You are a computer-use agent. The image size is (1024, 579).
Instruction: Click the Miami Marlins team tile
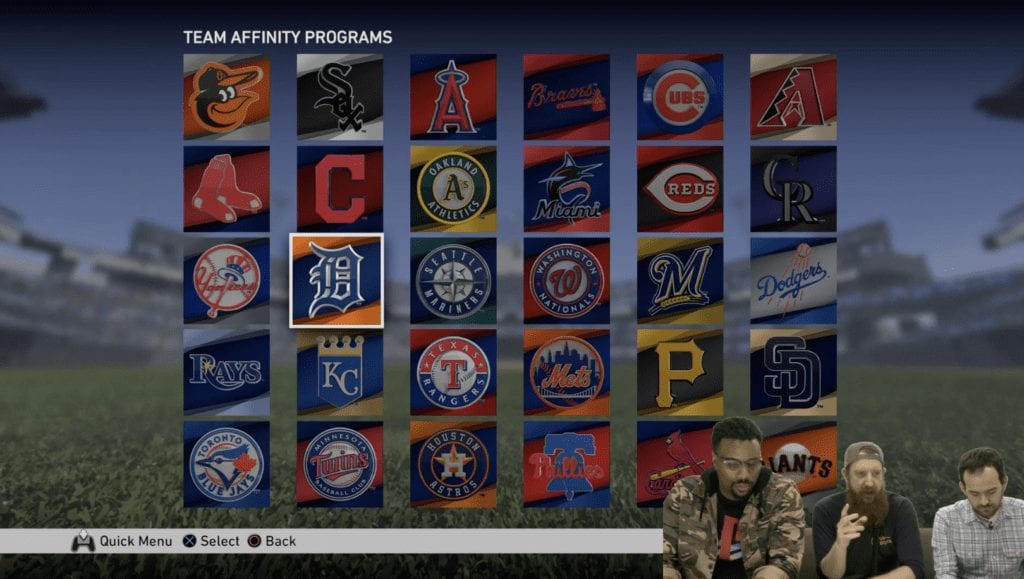point(566,189)
